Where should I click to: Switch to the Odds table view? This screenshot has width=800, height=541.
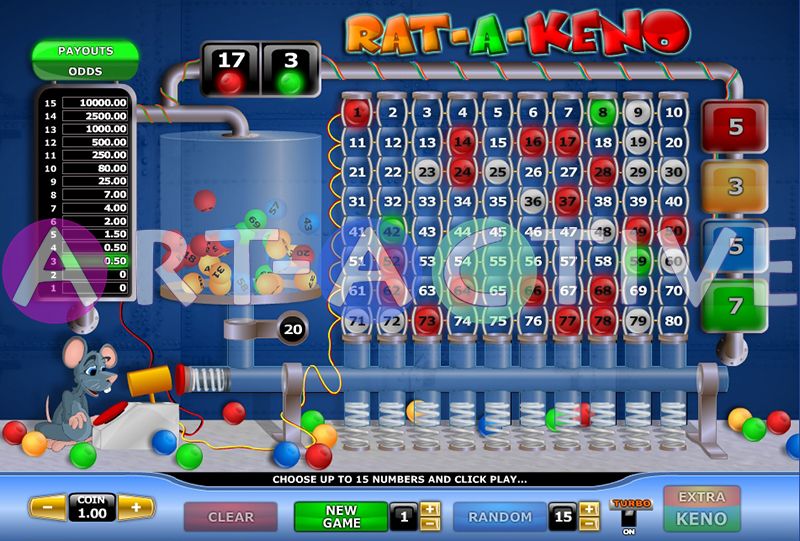tap(85, 72)
